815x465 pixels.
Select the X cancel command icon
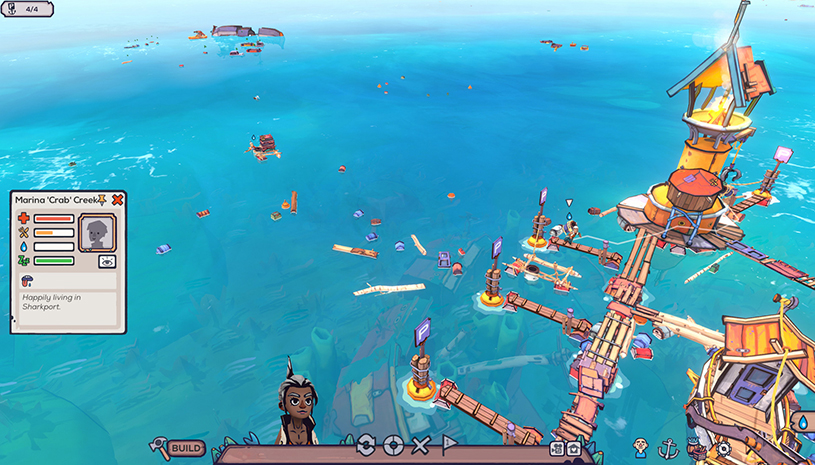(x=421, y=445)
